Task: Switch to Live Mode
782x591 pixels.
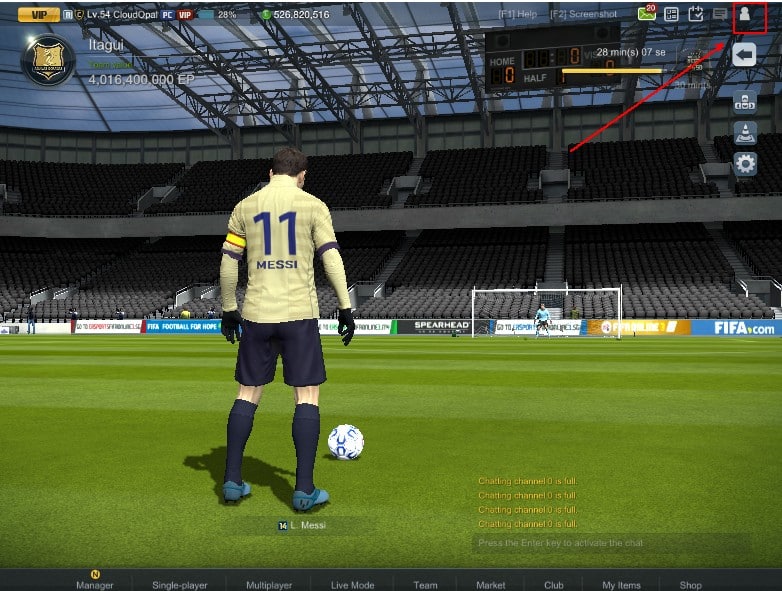Action: point(352,584)
